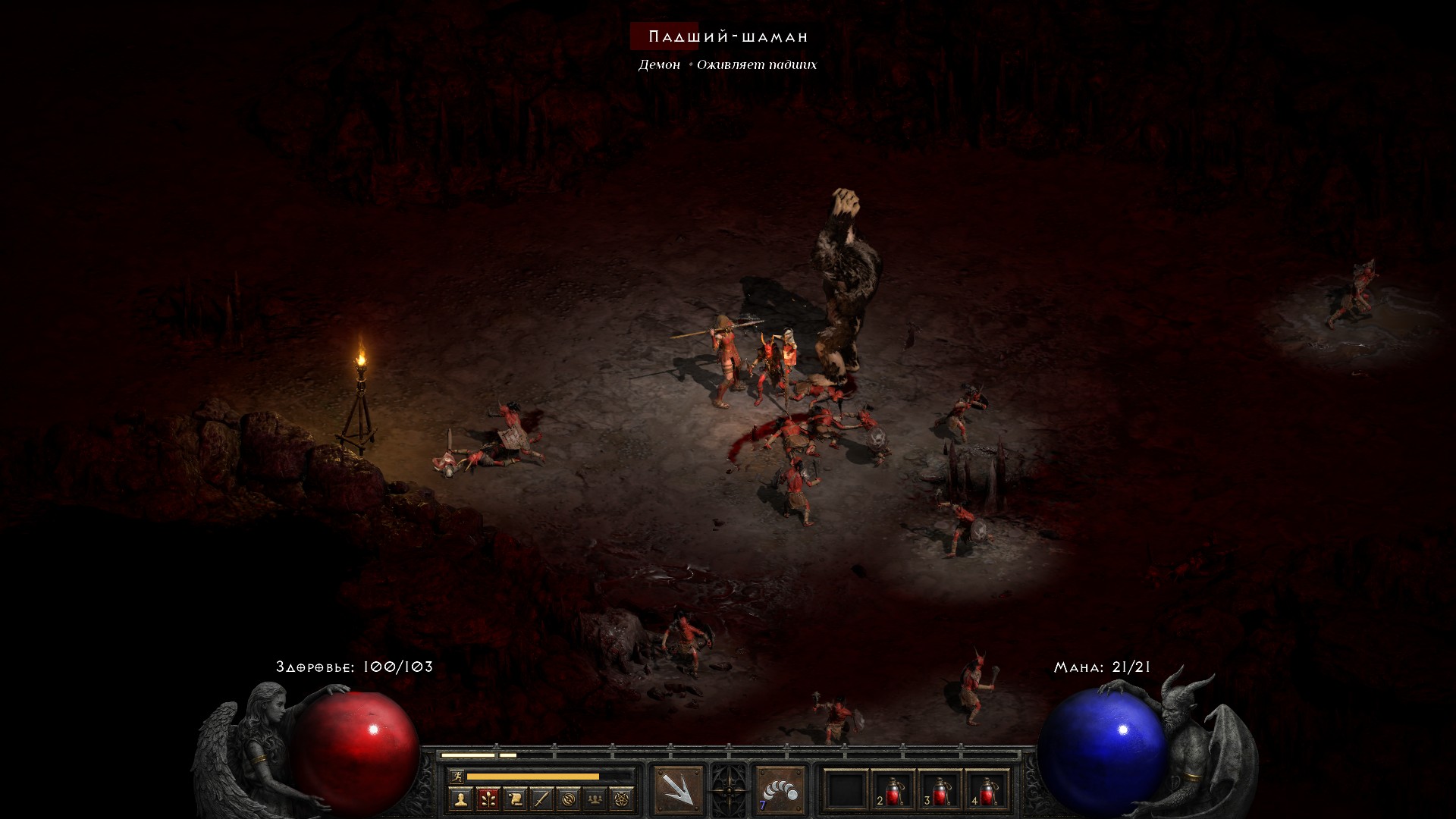Open the character sheet button
1456x819 pixels.
click(461, 799)
